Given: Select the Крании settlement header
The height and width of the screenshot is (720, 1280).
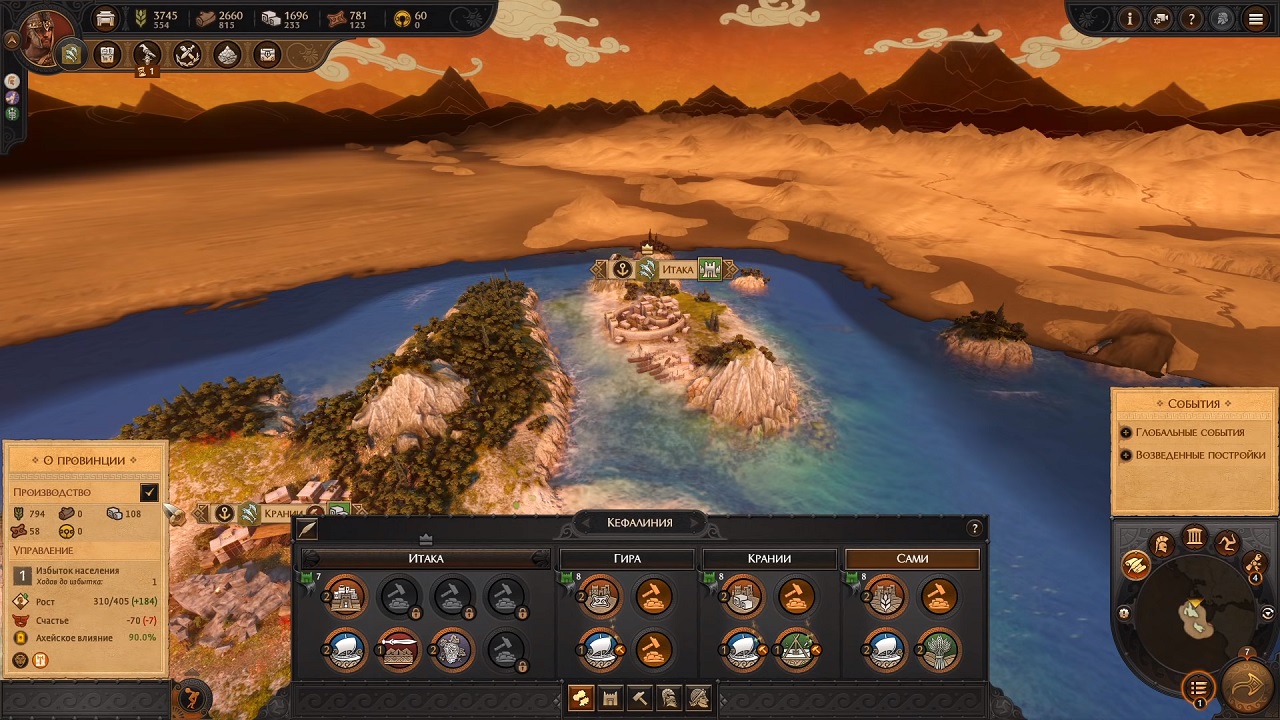Looking at the screenshot, I should (x=770, y=558).
